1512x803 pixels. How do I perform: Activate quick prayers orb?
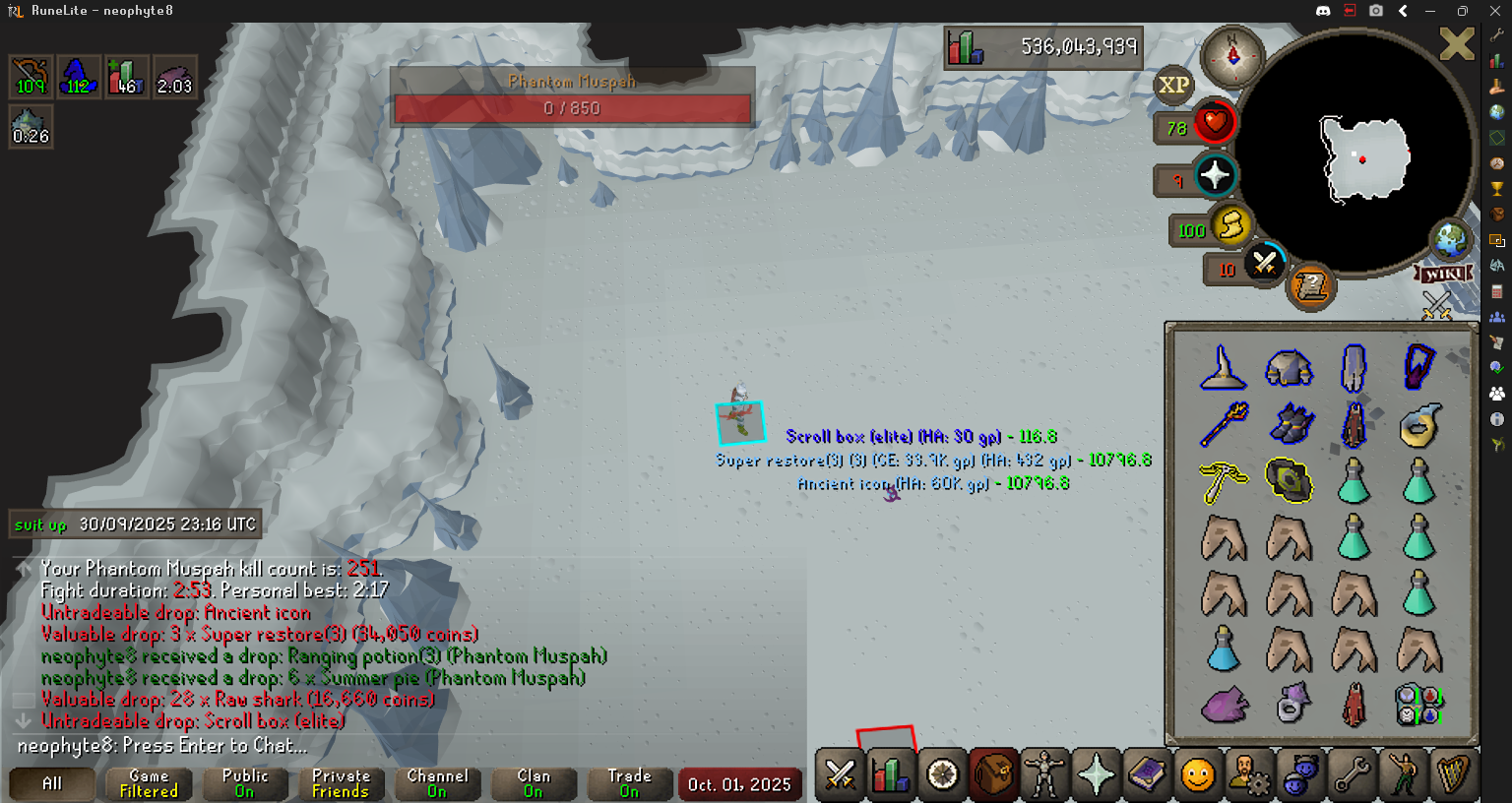[x=1215, y=176]
